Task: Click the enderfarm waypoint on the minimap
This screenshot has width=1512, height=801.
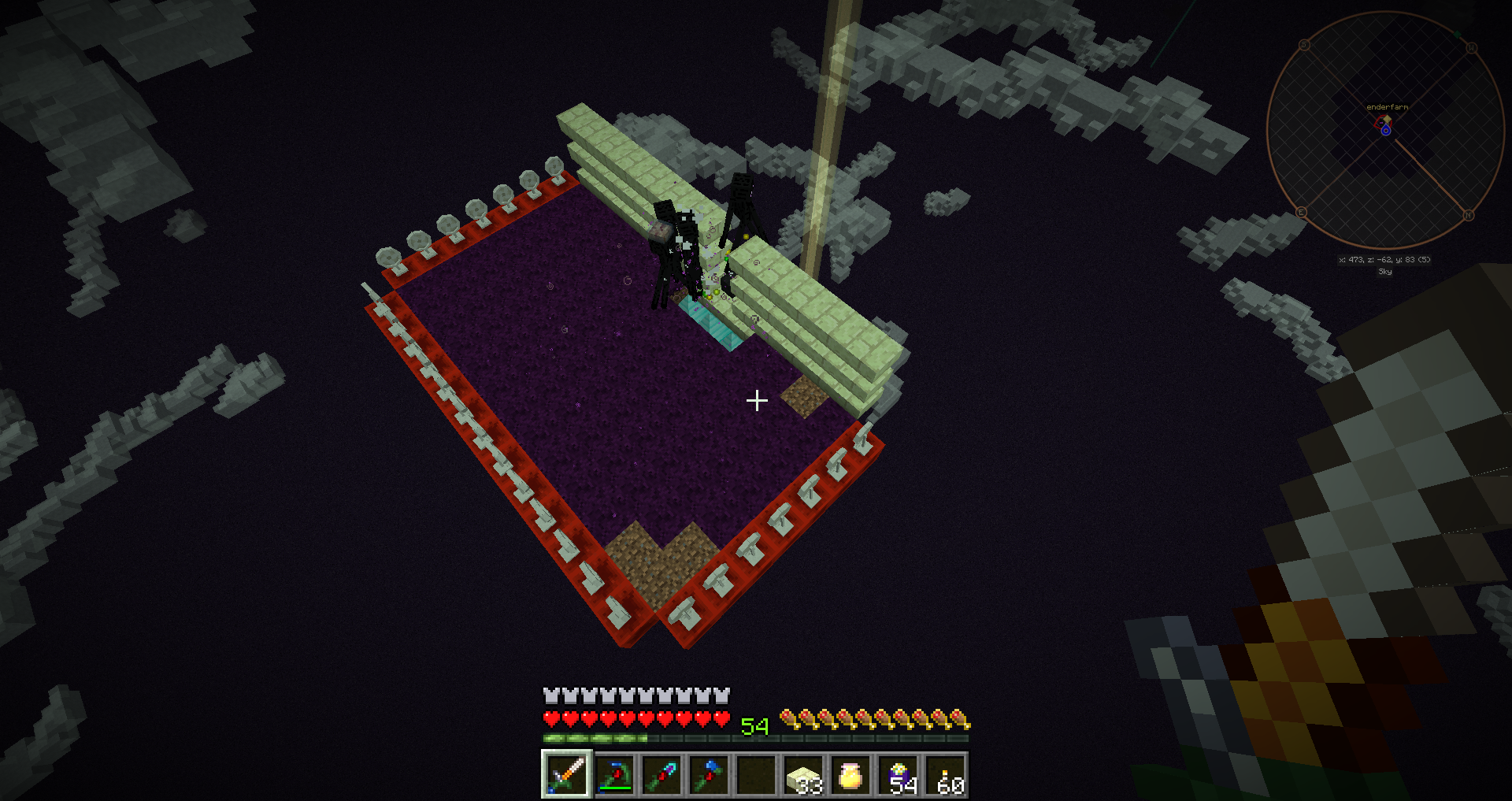Action: click(1383, 121)
